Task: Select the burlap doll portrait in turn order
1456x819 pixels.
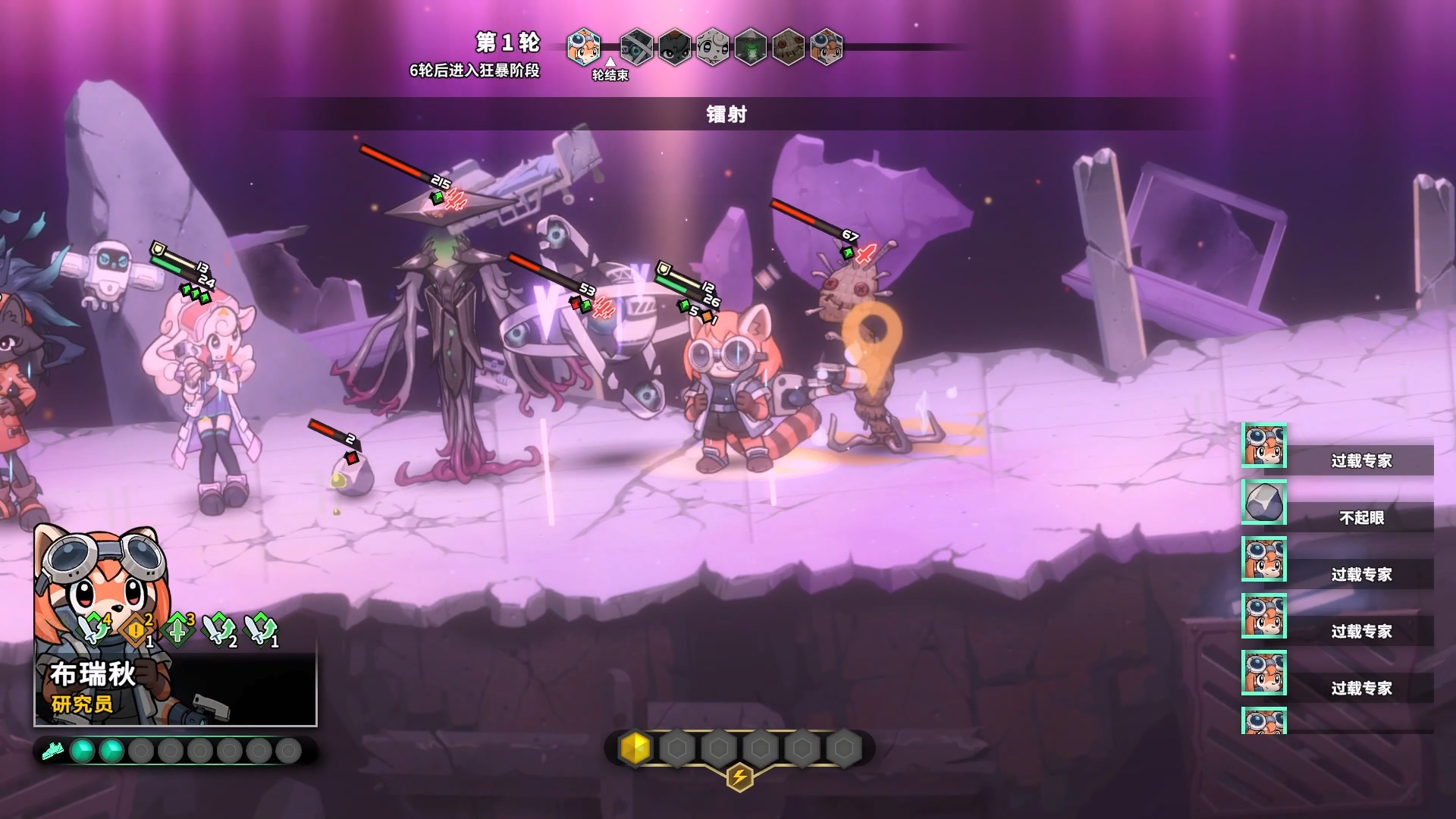Action: pyautogui.click(x=788, y=47)
